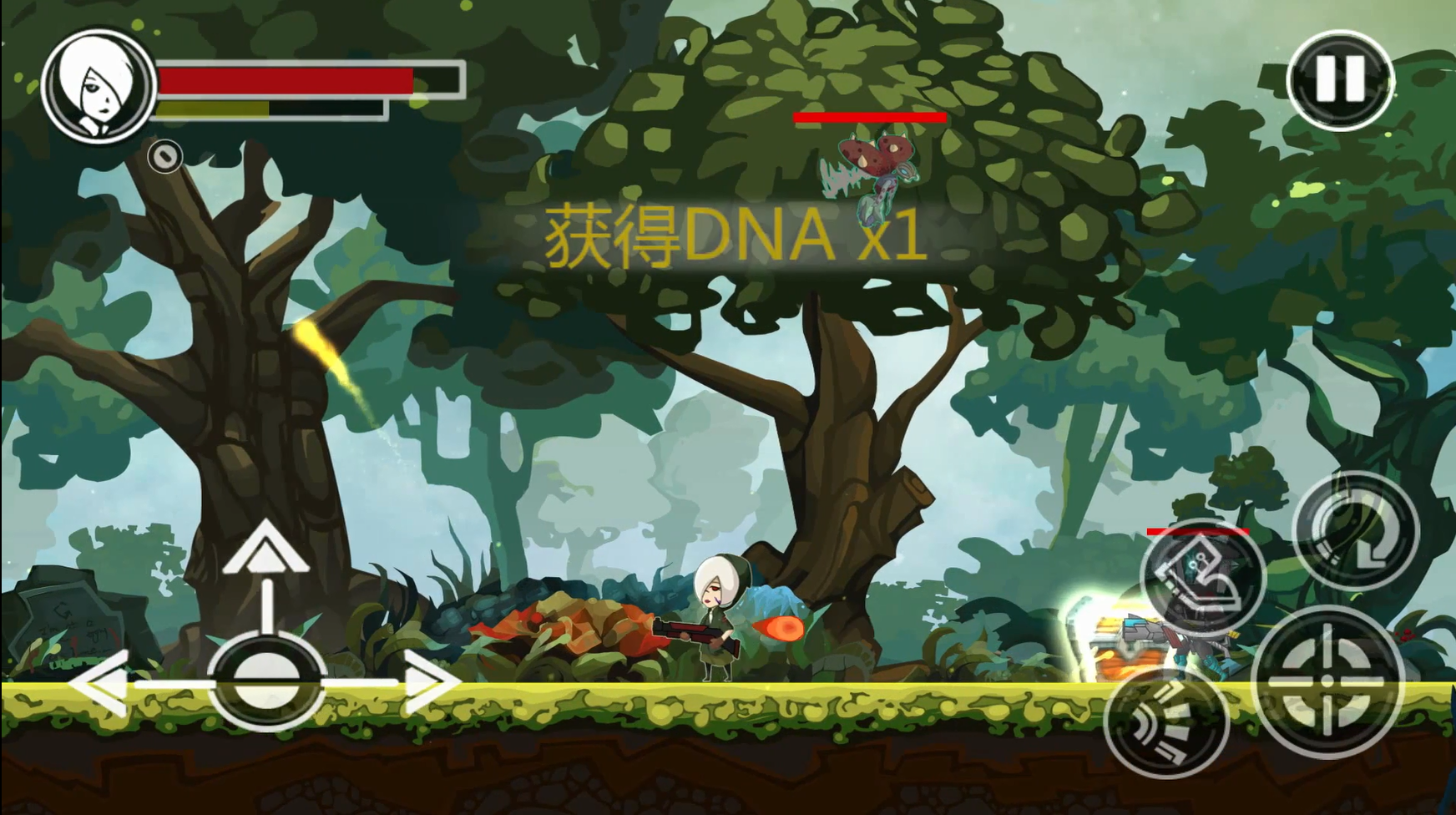Click the center knob of the movement pad
This screenshot has height=815, width=1456.
pos(265,681)
